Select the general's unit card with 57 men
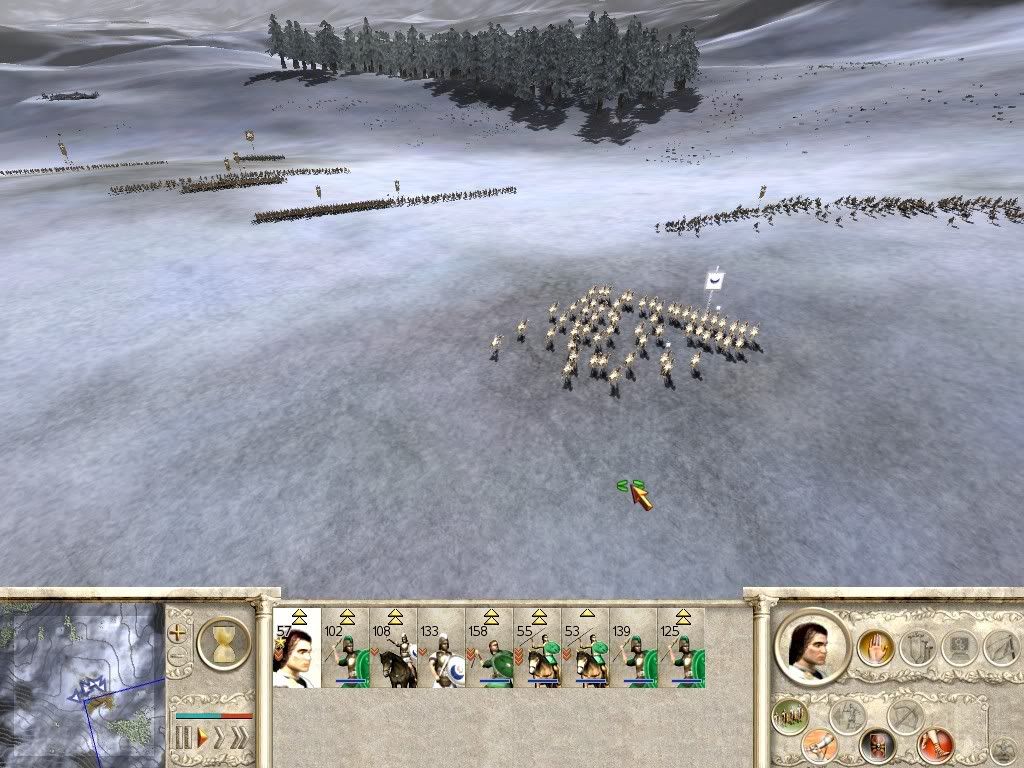Image resolution: width=1024 pixels, height=768 pixels. tap(297, 648)
